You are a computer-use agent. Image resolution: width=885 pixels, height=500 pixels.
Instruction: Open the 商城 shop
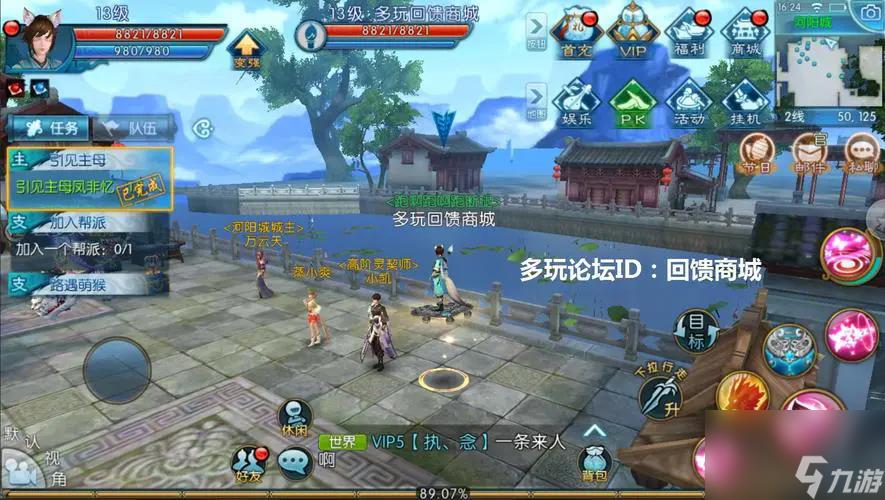pos(746,31)
